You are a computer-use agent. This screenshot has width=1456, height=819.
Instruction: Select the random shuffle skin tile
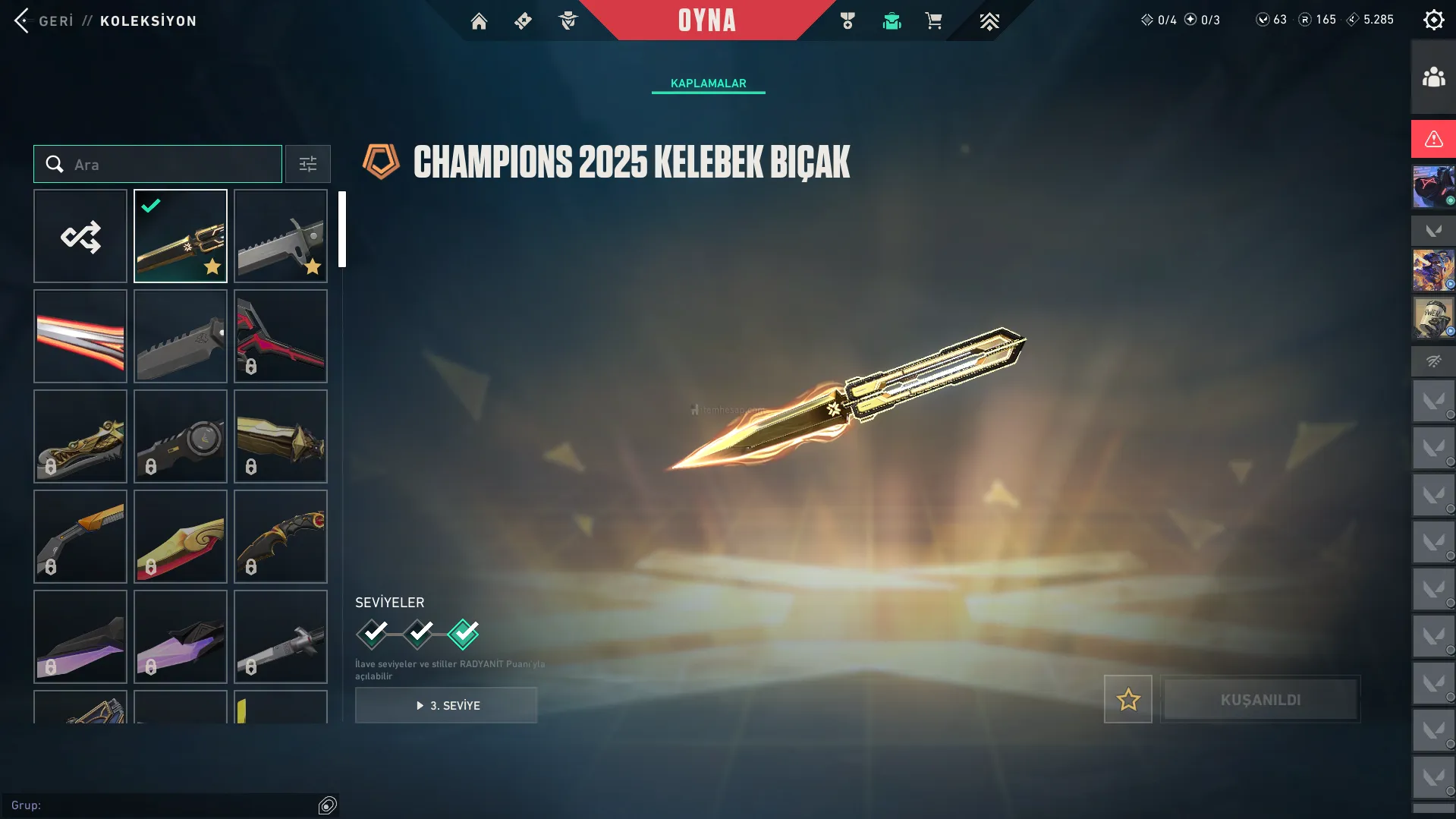(80, 236)
